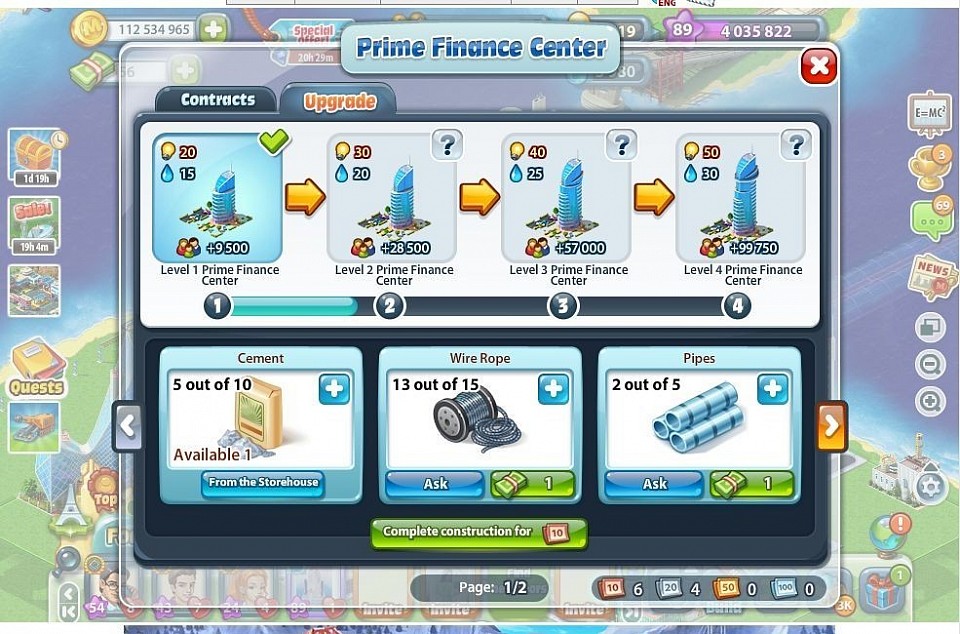Close the Prime Finance Center window
The image size is (960, 634).
click(x=819, y=67)
